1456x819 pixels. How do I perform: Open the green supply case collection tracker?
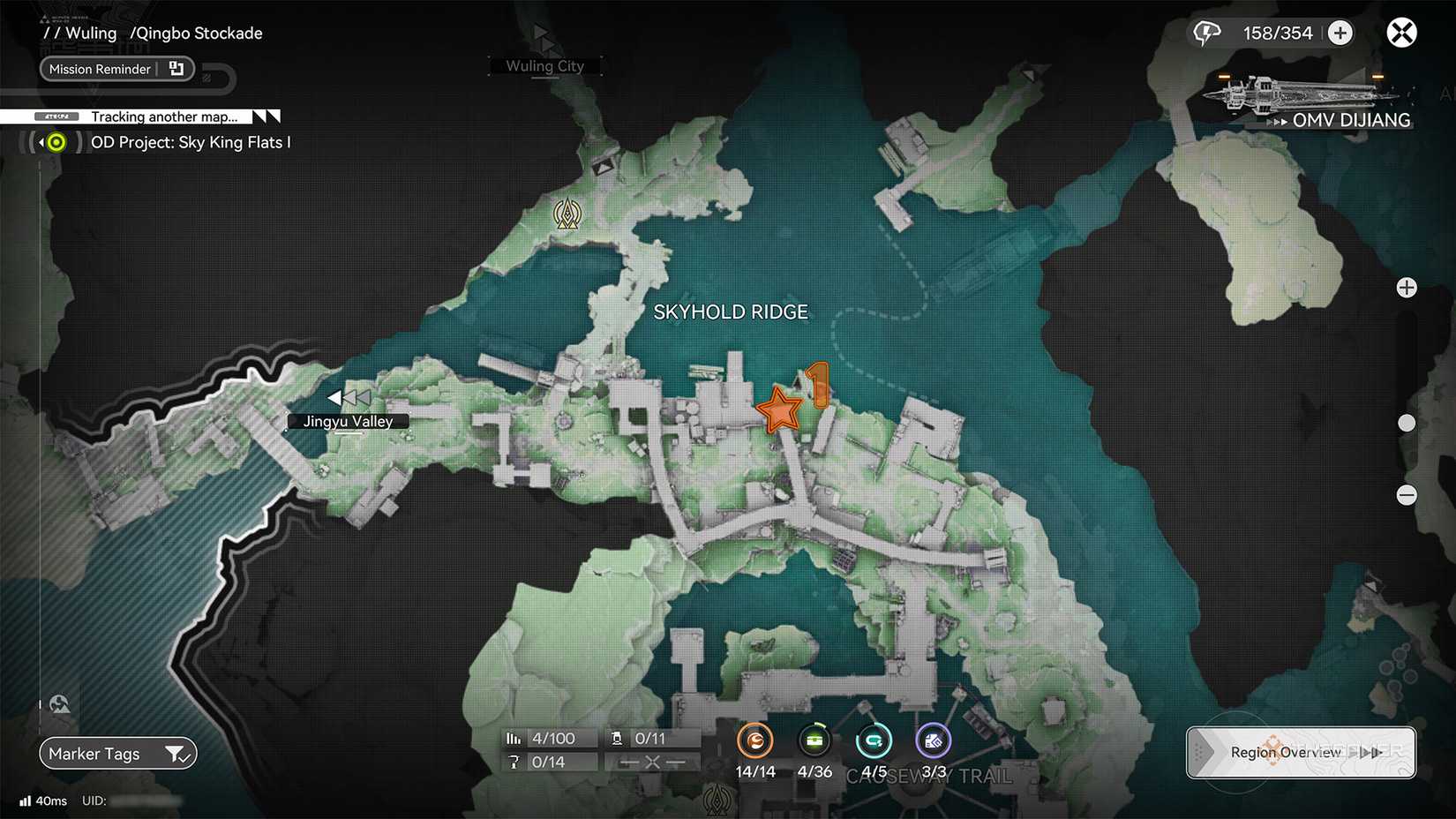814,741
